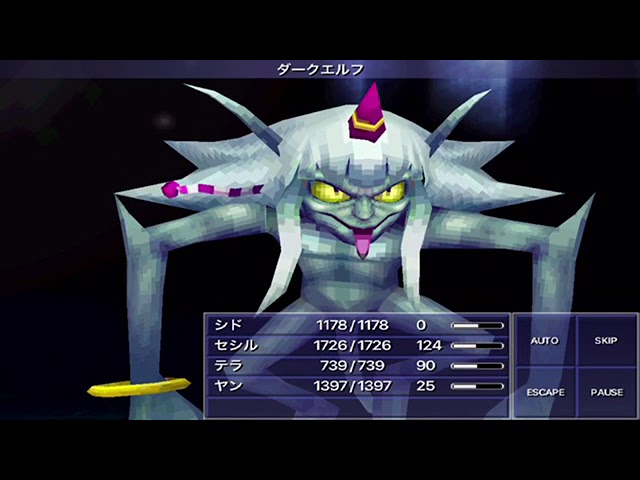
Task: Choose ESCAPE to flee battle
Action: click(x=544, y=392)
